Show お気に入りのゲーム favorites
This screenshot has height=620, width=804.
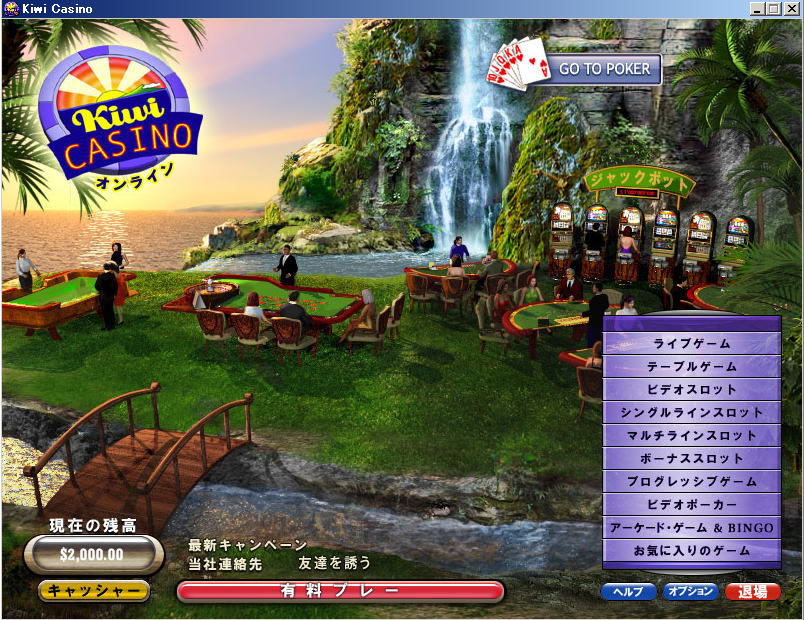[691, 551]
